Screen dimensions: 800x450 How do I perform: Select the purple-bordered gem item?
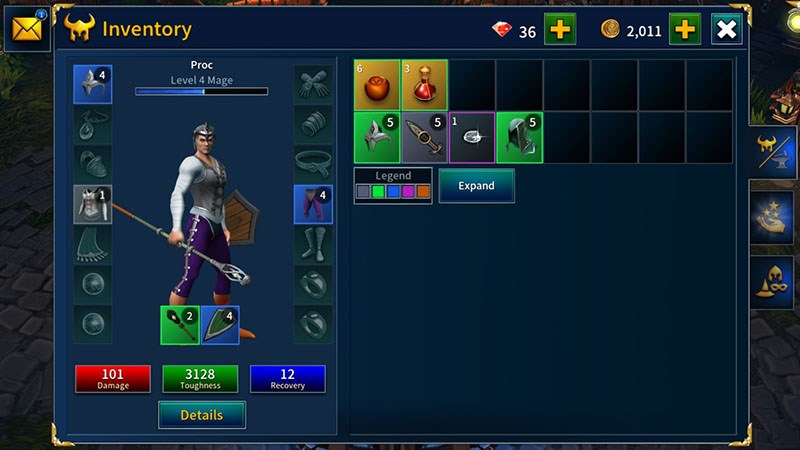coord(472,137)
